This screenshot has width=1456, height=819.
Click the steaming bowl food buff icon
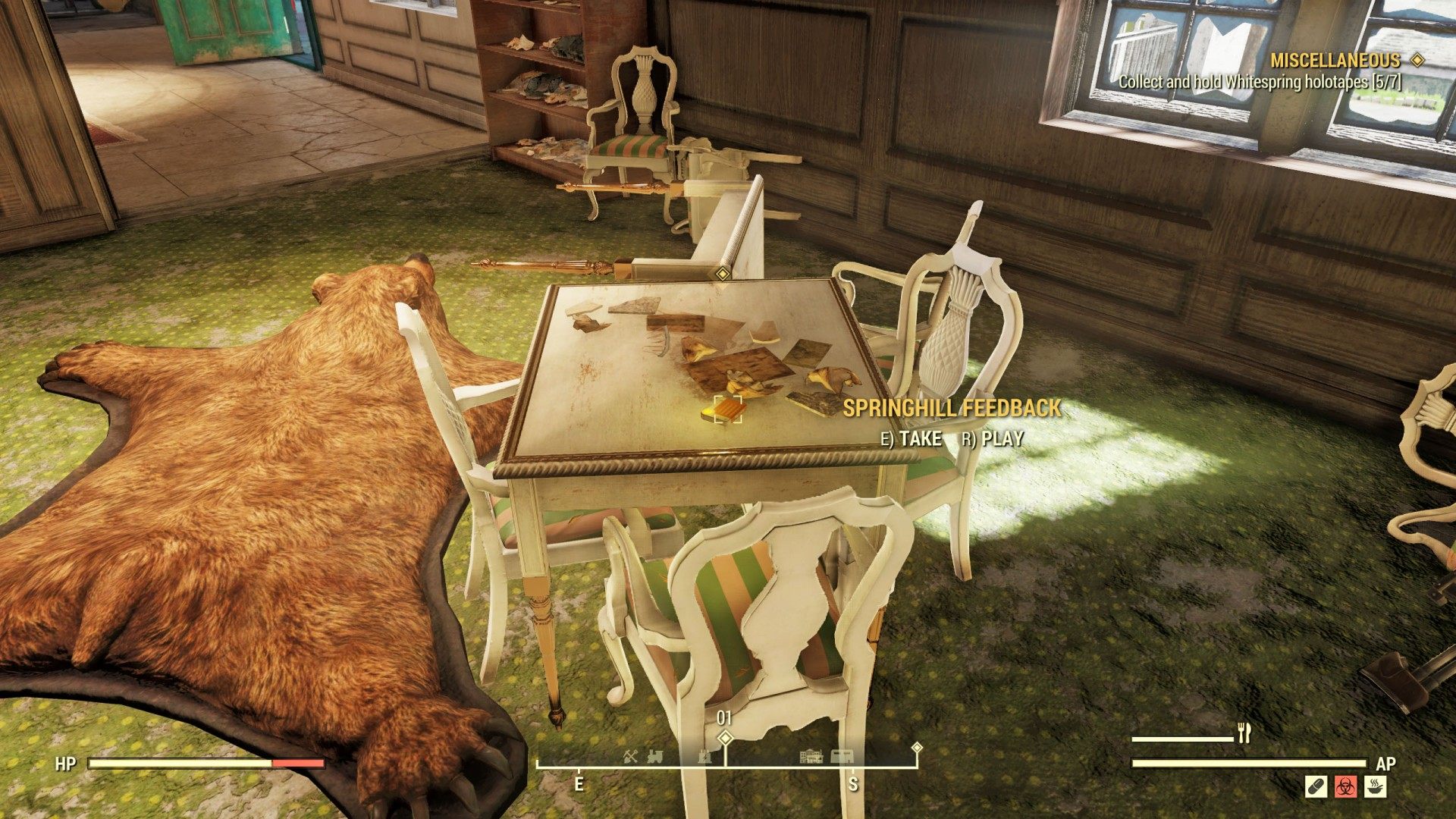coord(1376,786)
